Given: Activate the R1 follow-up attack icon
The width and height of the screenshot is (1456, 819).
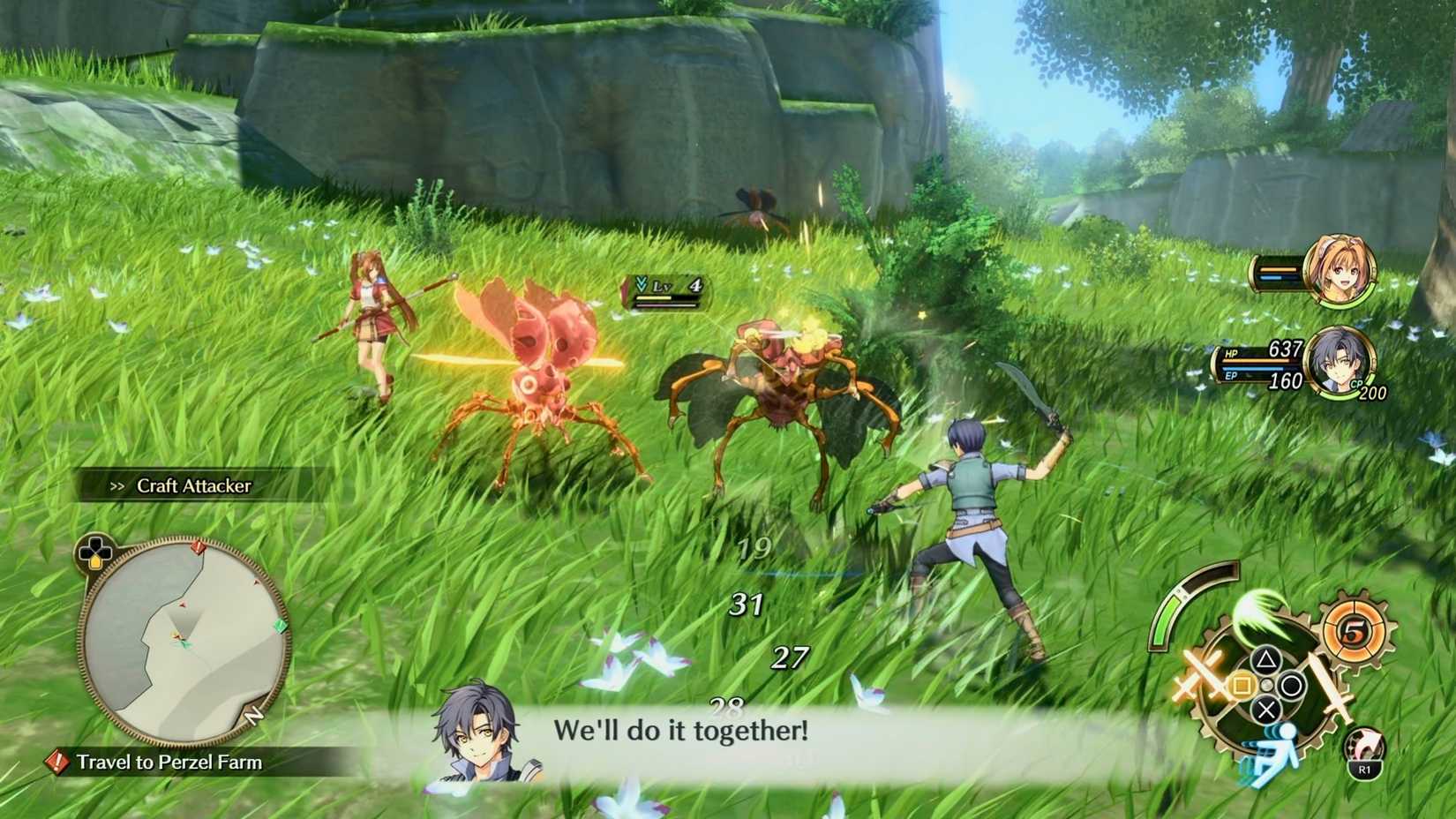Looking at the screenshot, I should click(1364, 752).
